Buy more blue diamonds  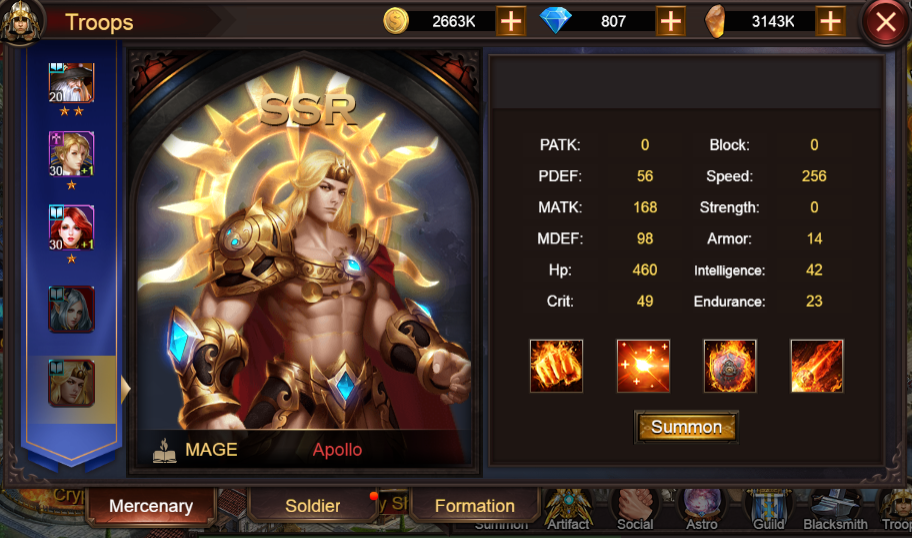670,21
